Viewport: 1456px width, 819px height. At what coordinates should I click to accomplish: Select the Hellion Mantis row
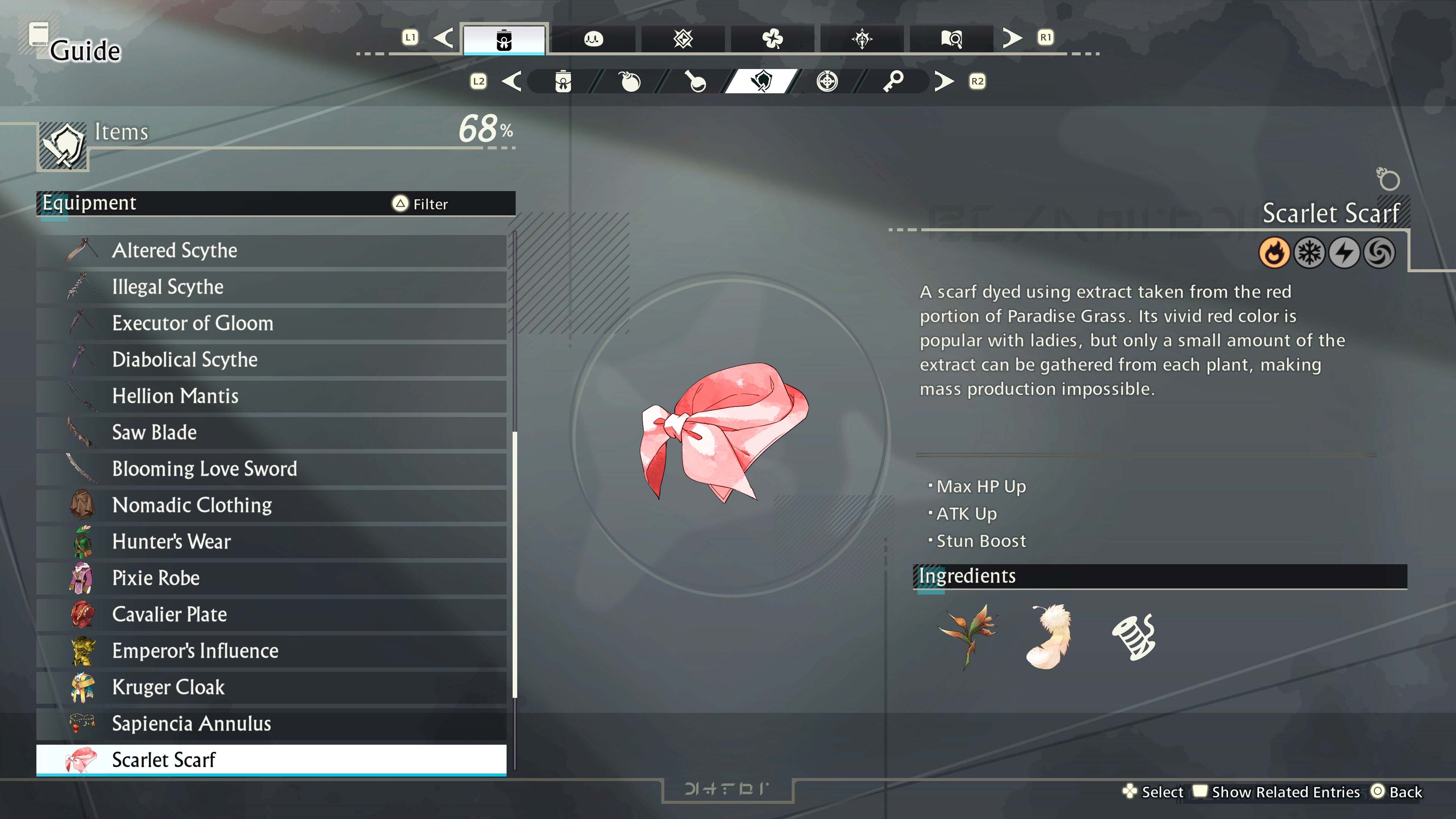(271, 396)
